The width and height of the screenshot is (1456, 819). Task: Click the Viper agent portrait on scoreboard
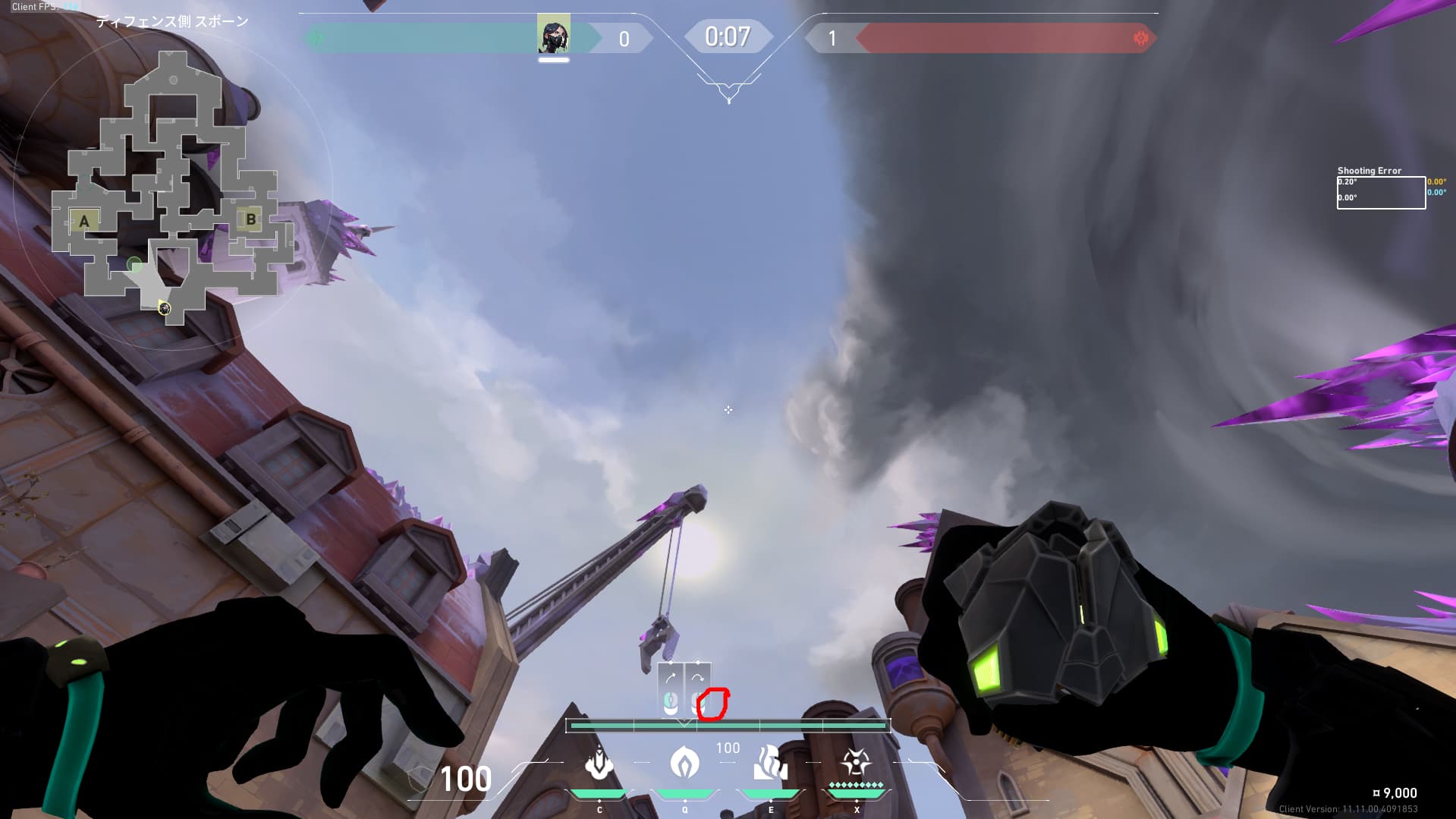coord(553,35)
